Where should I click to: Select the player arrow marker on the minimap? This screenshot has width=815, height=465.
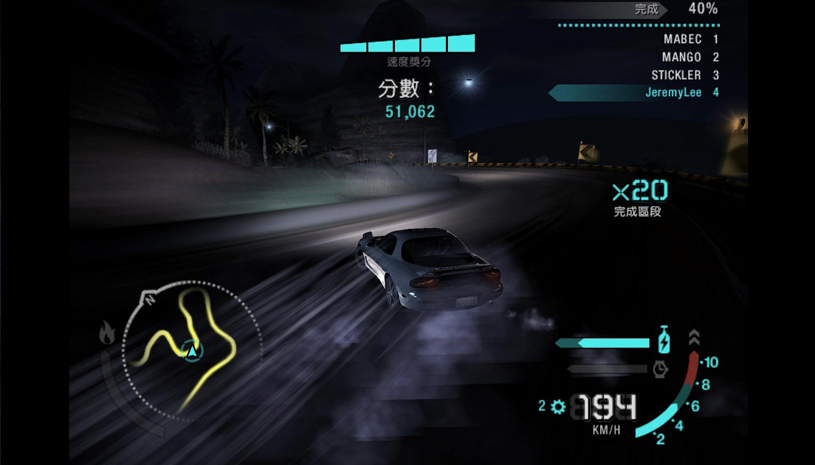click(x=192, y=350)
